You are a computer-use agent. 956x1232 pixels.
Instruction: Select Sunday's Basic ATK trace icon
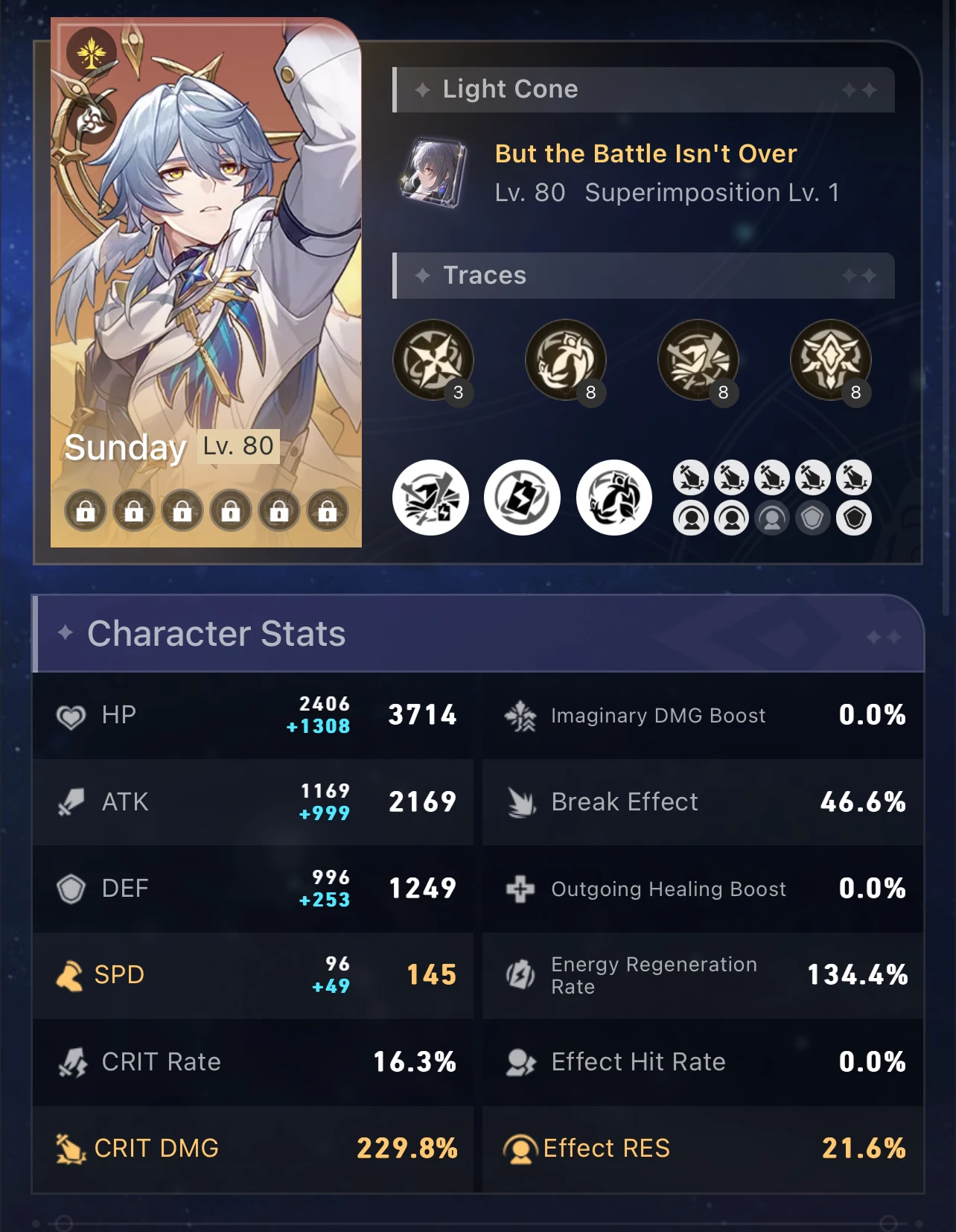pyautogui.click(x=434, y=360)
